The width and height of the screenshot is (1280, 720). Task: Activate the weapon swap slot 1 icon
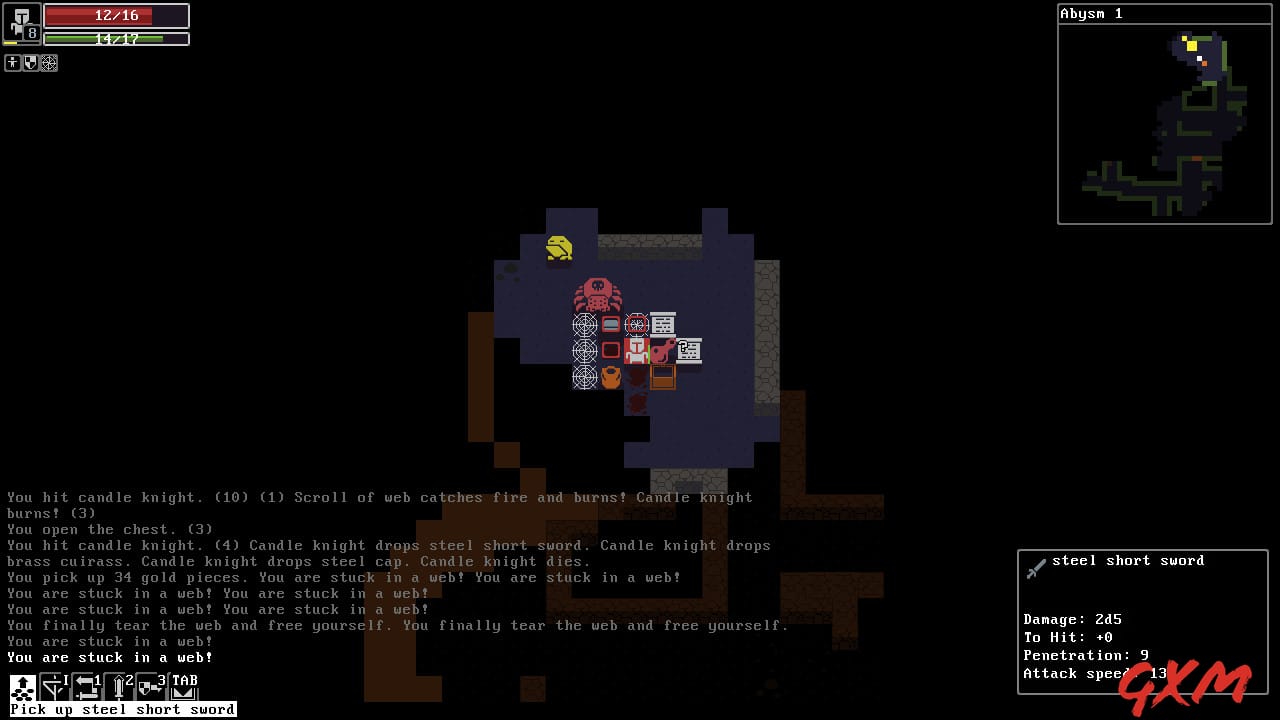85,687
